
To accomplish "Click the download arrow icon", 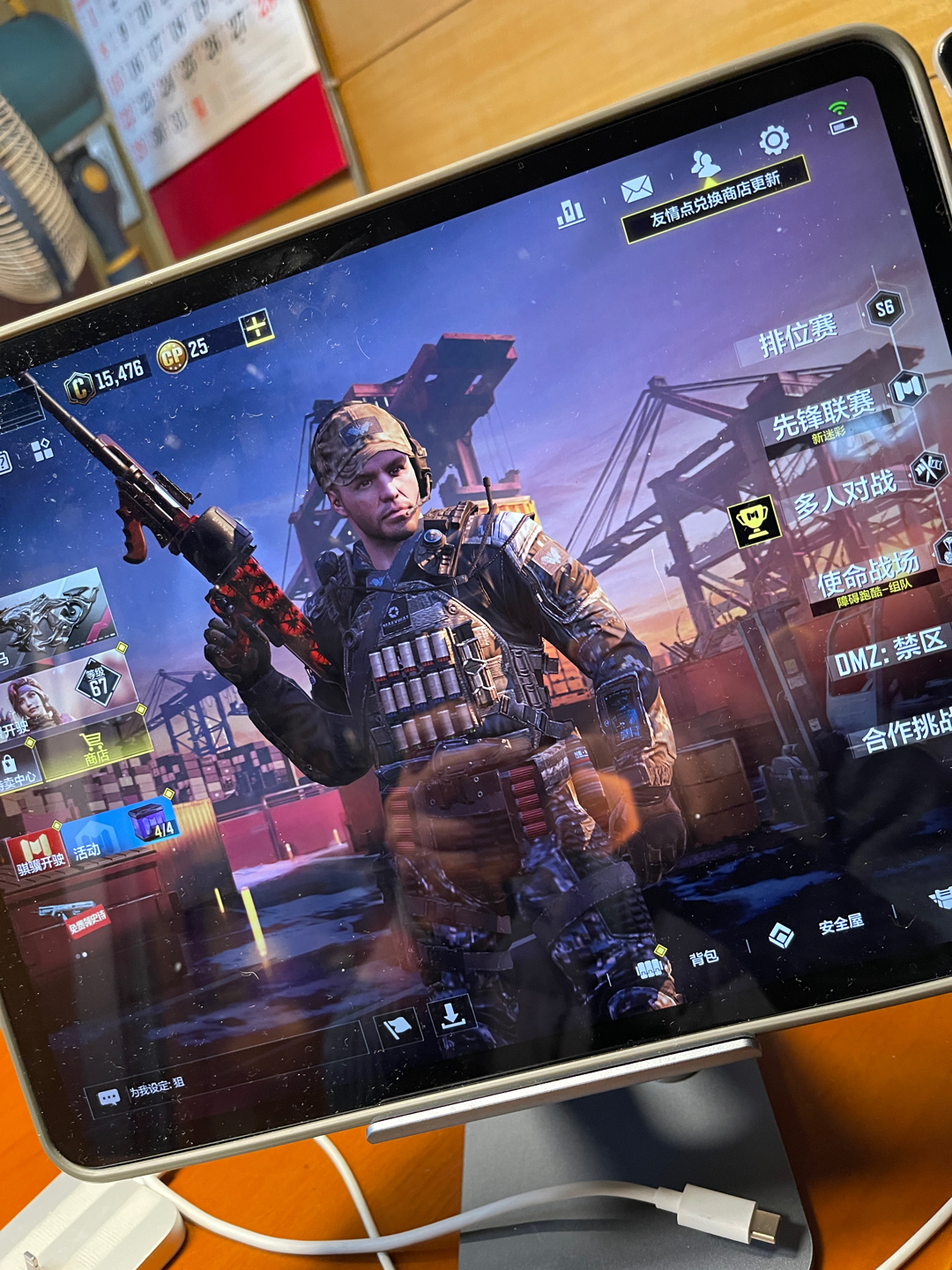I will point(452,1015).
